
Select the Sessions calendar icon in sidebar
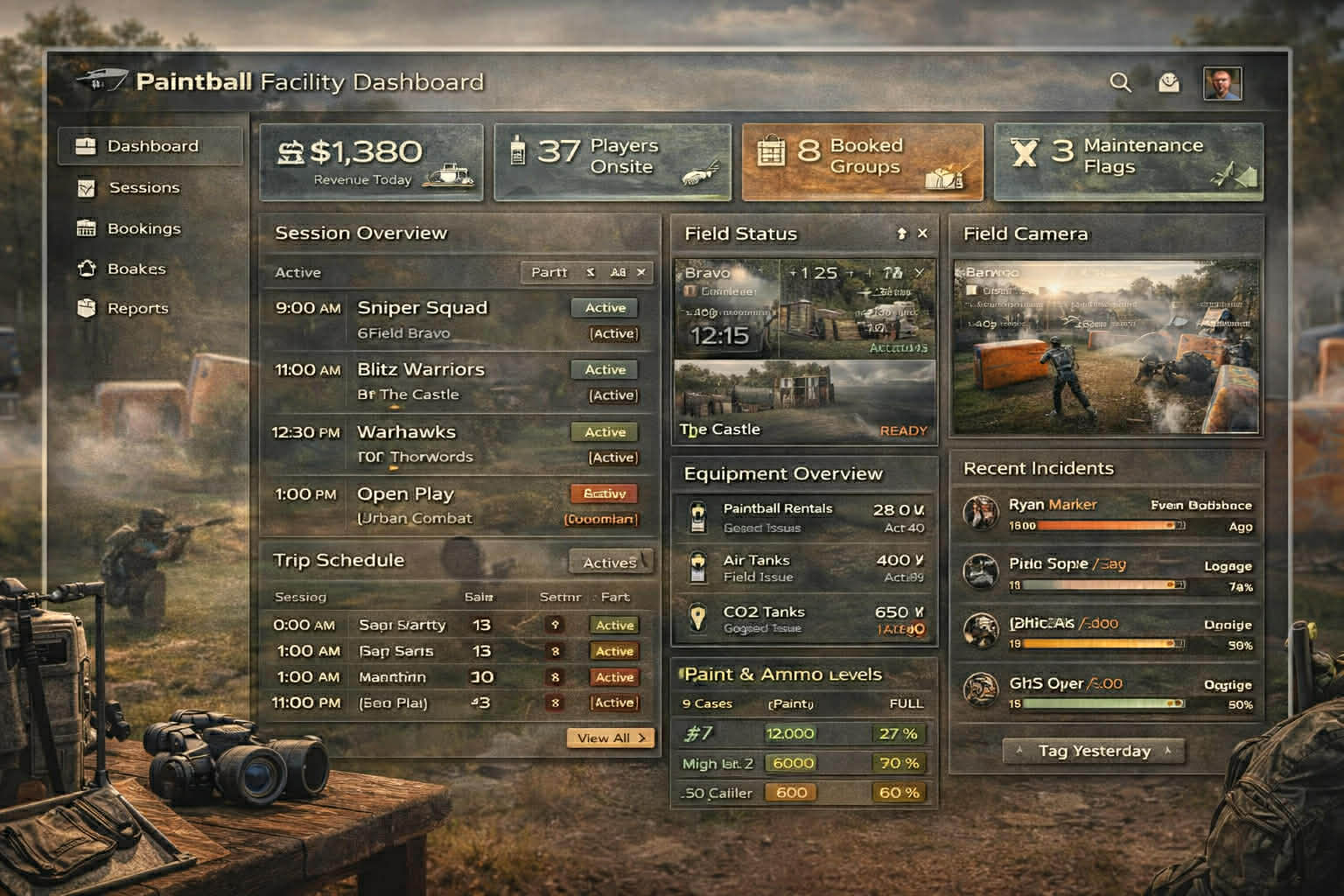click(86, 187)
